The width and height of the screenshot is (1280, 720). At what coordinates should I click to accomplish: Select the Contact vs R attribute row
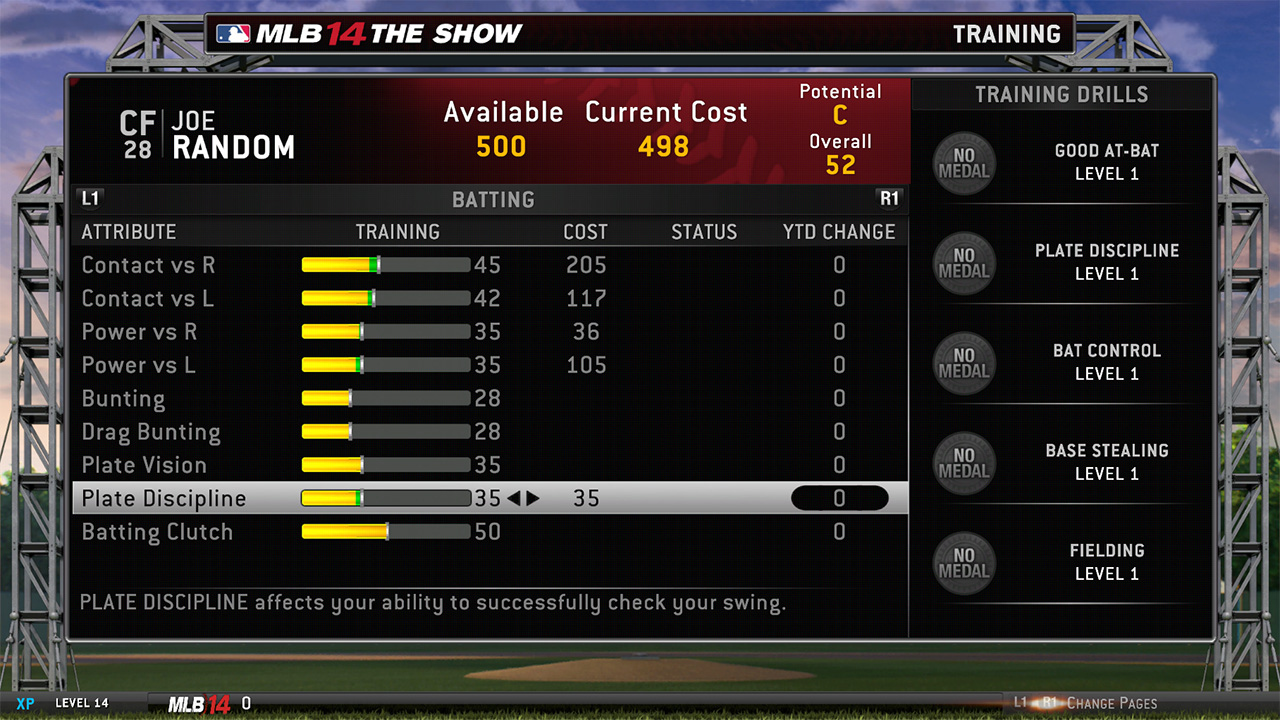click(x=148, y=265)
